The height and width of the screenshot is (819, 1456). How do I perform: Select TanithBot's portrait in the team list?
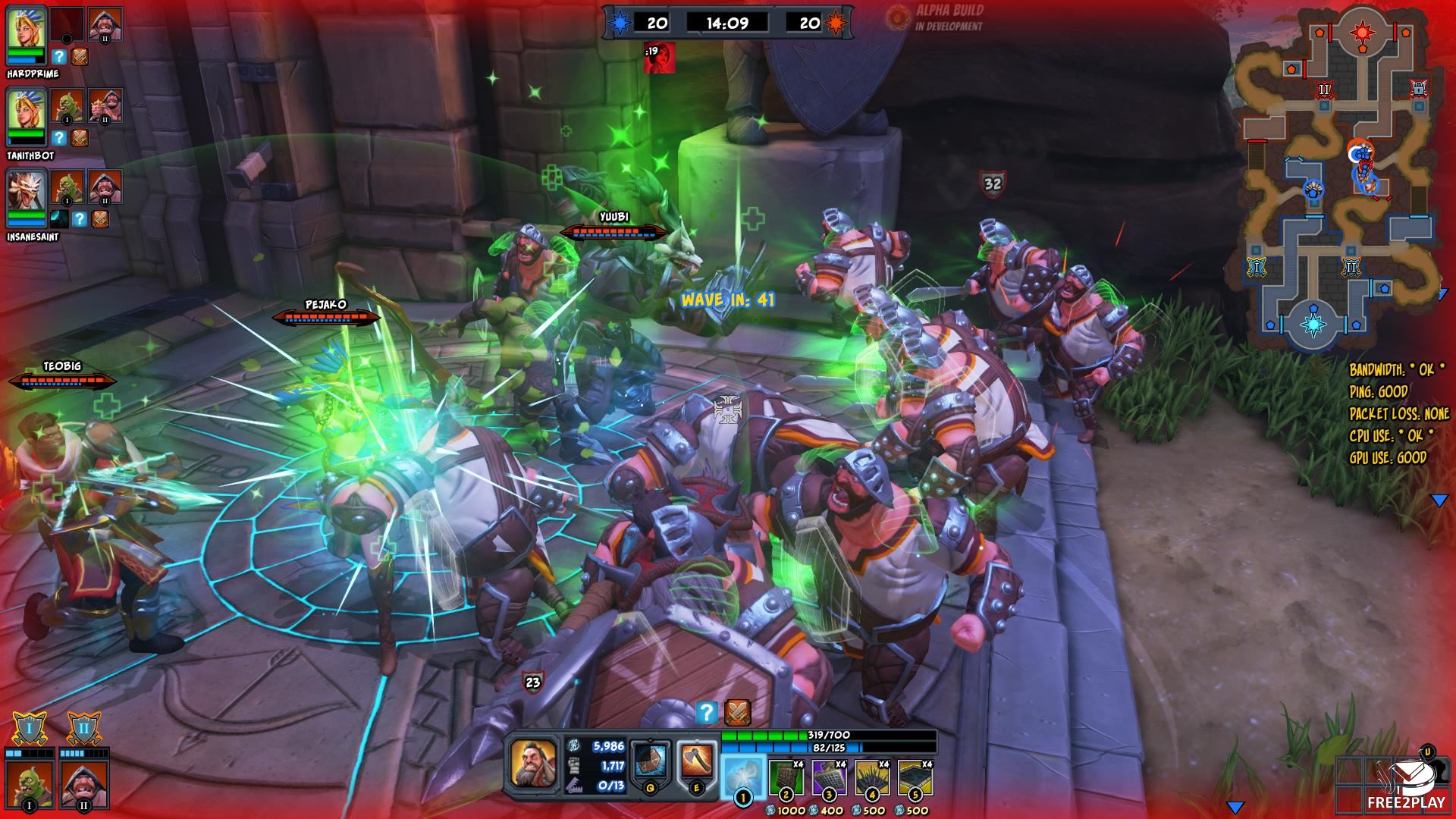click(26, 113)
